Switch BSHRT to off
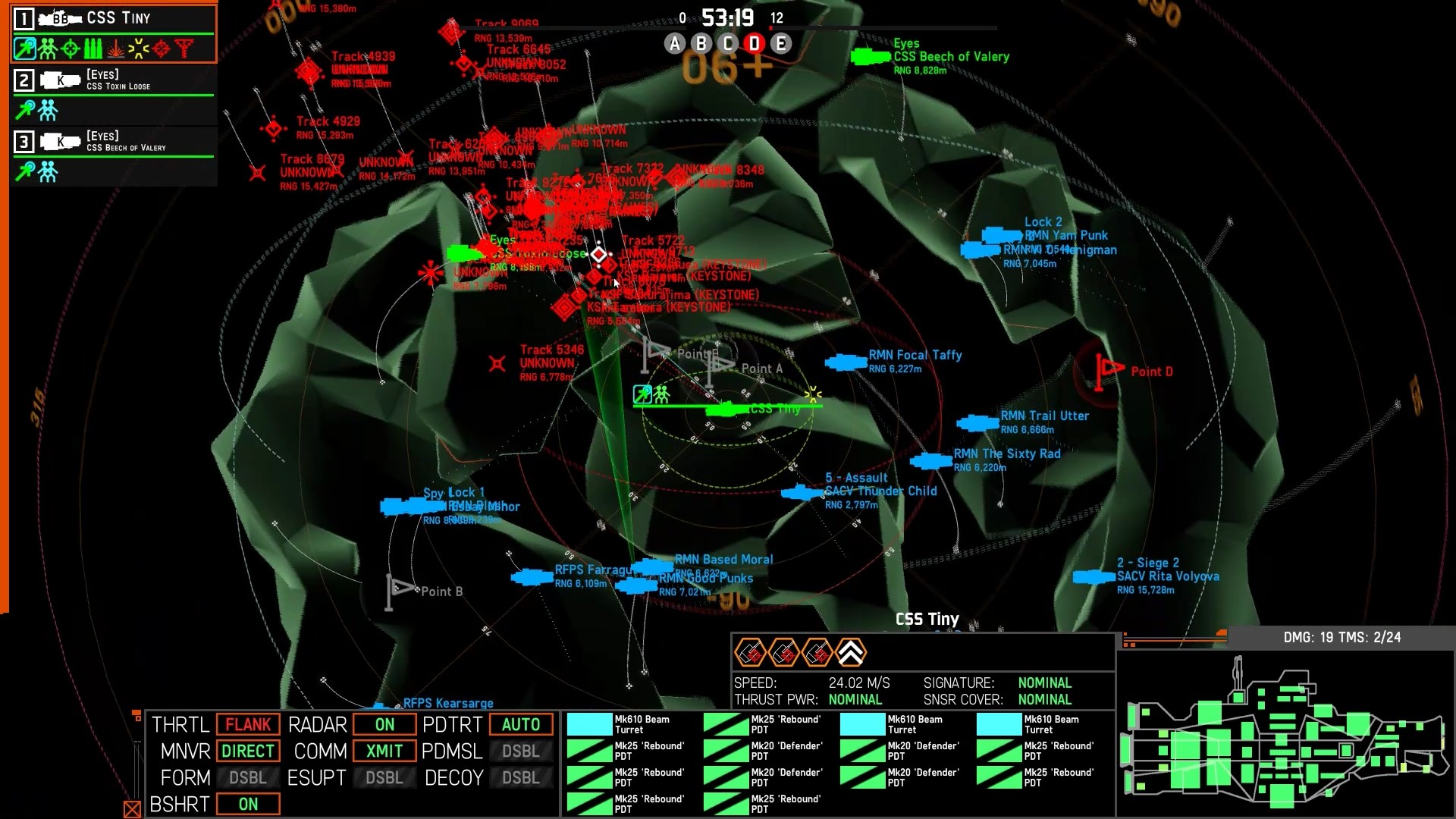 point(248,803)
